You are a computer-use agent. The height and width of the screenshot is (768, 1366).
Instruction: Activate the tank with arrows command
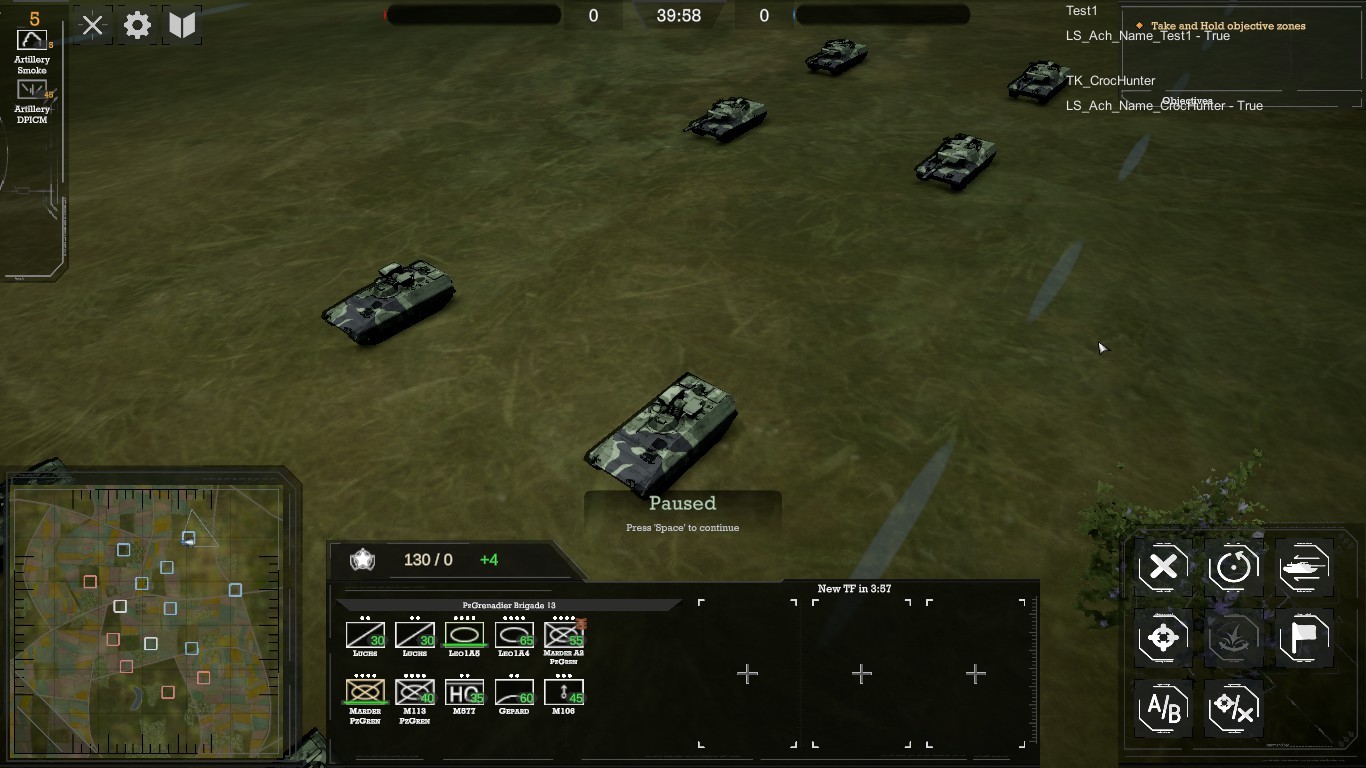coord(1304,567)
